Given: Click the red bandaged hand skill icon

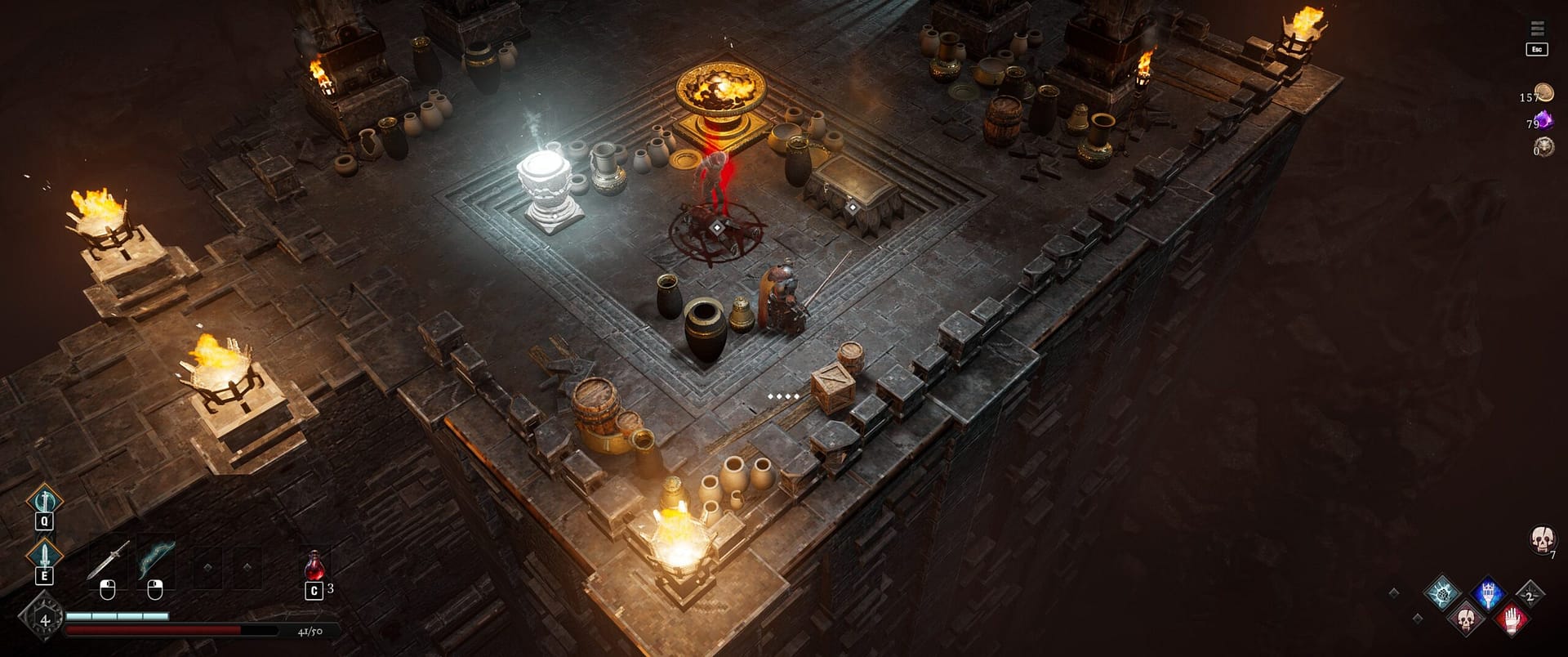Looking at the screenshot, I should click(x=1511, y=619).
